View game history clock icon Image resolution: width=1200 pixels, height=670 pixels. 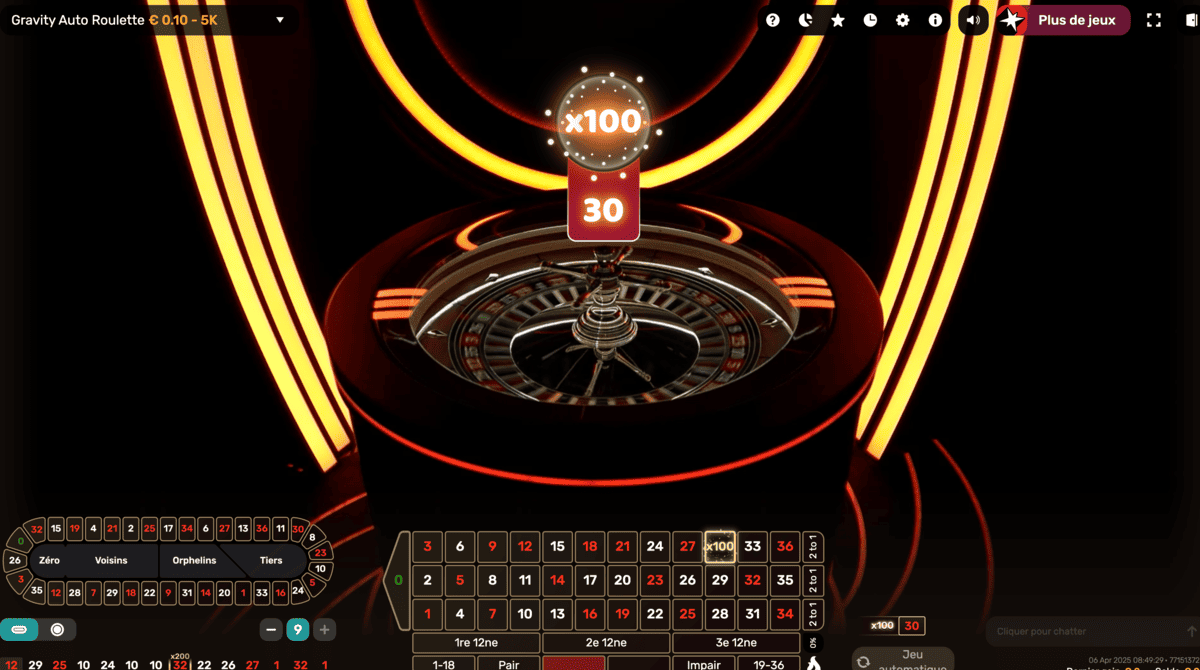(870, 20)
